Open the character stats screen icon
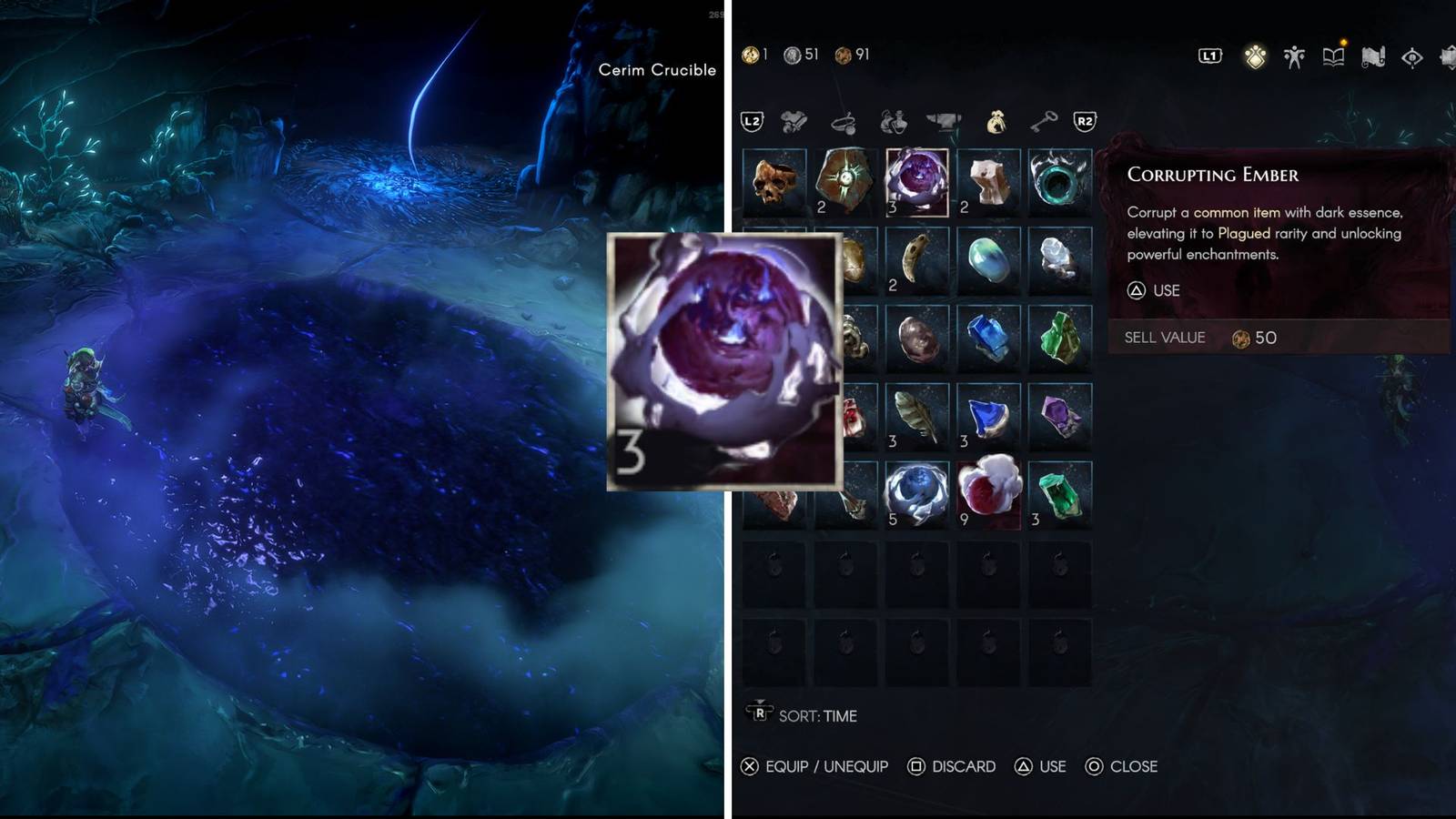The image size is (1456, 819). click(x=1294, y=56)
